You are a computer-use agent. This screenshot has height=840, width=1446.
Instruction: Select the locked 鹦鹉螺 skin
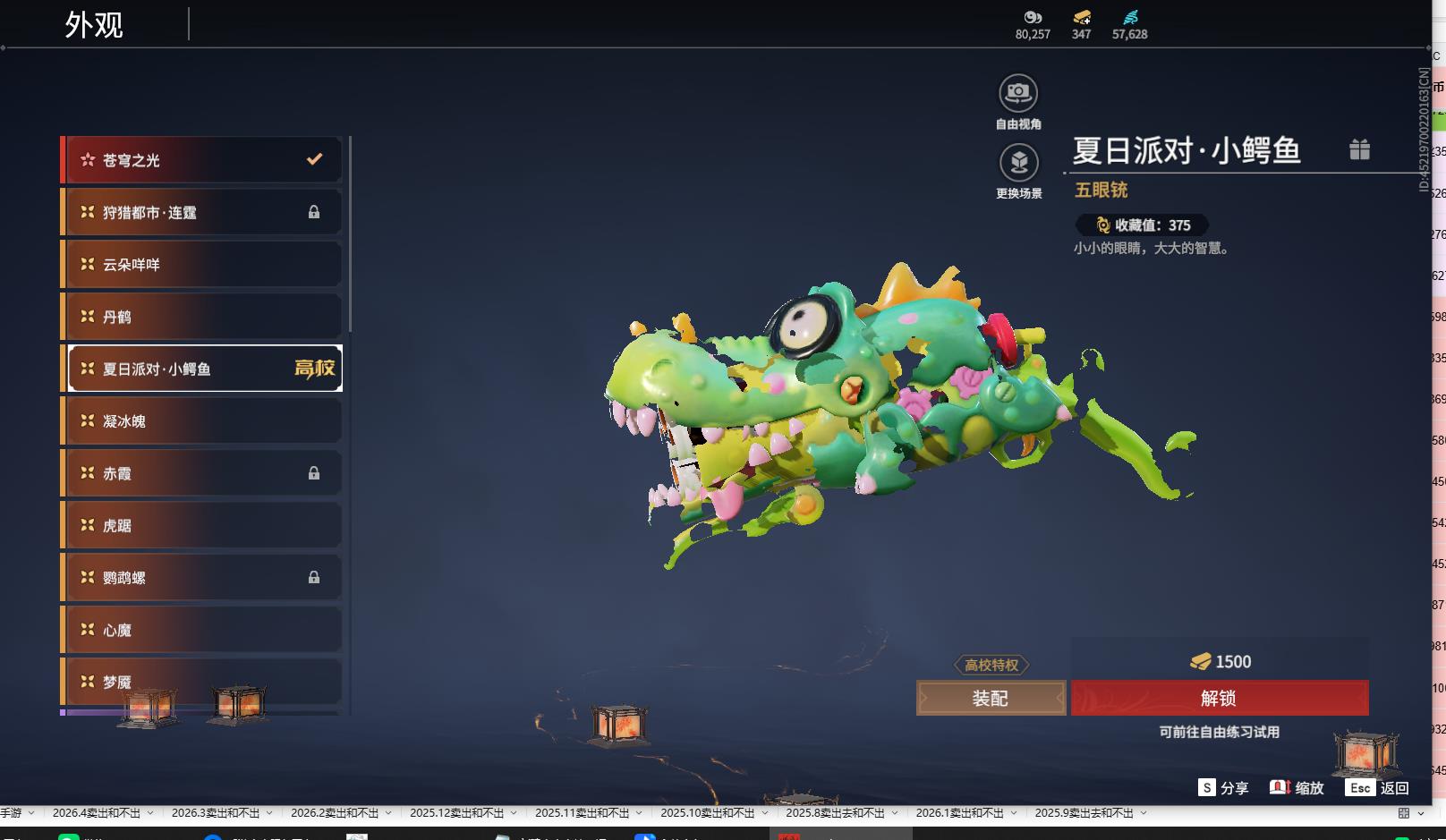[x=201, y=578]
